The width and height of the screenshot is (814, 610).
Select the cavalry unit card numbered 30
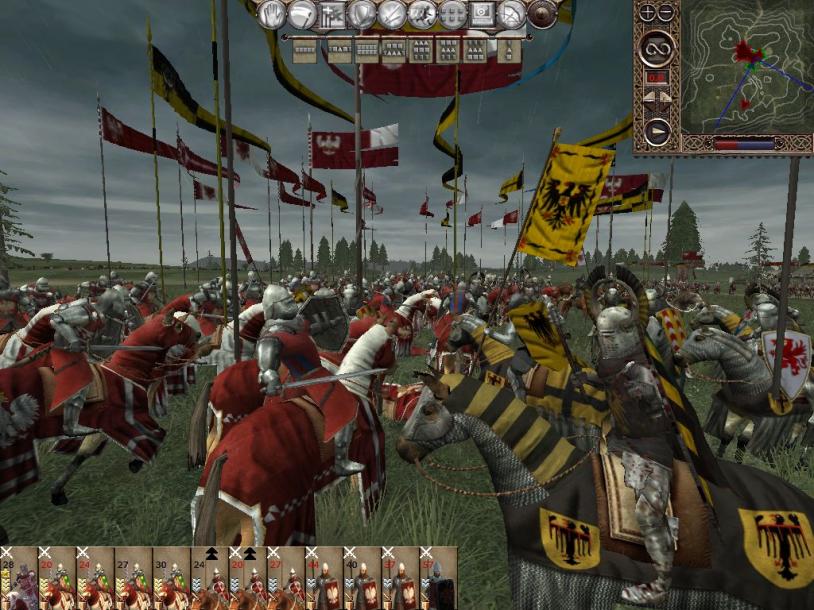tap(171, 580)
